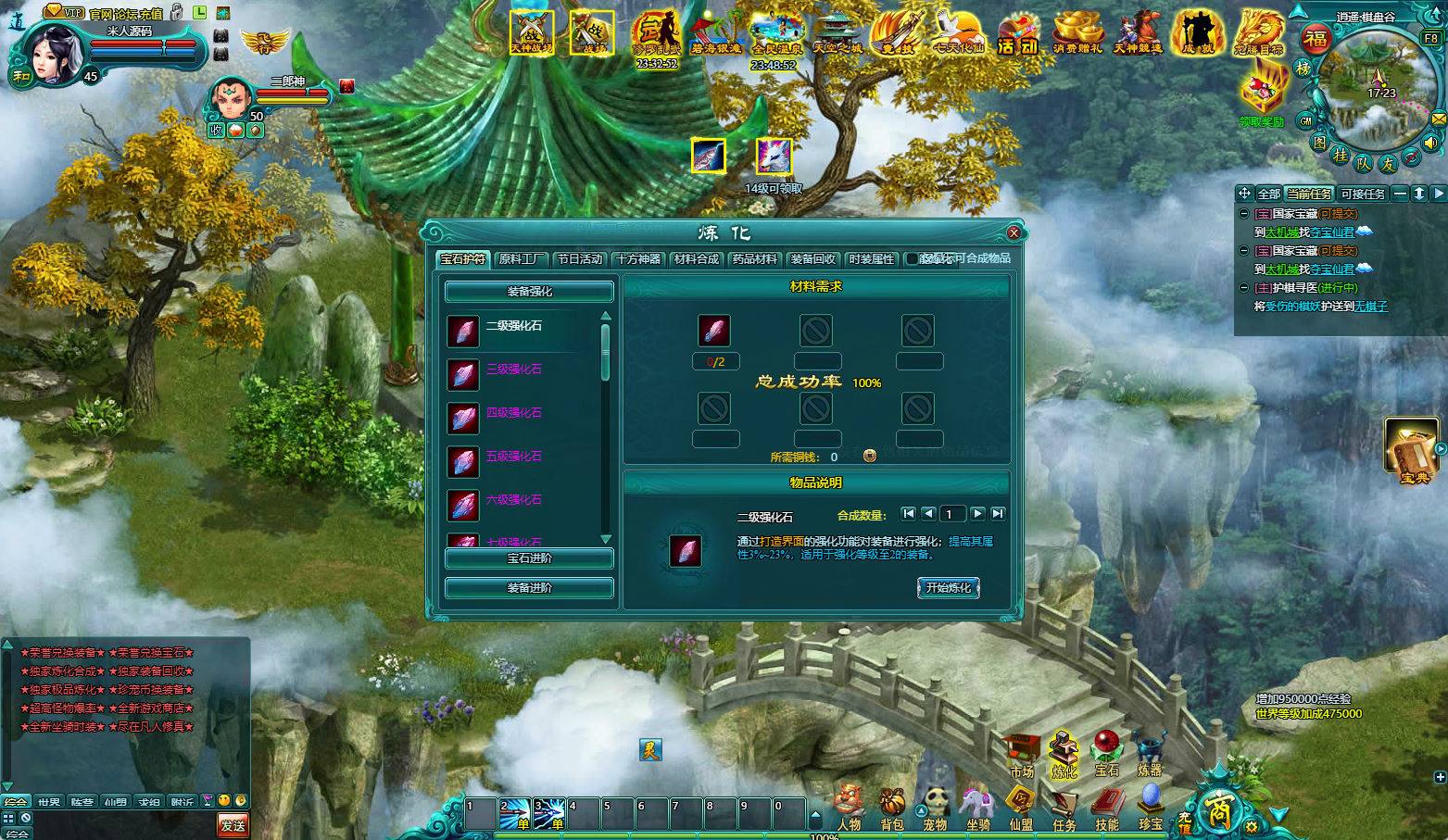This screenshot has height=840, width=1448.
Task: Close the 炼化 refining window
Action: pyautogui.click(x=1014, y=232)
